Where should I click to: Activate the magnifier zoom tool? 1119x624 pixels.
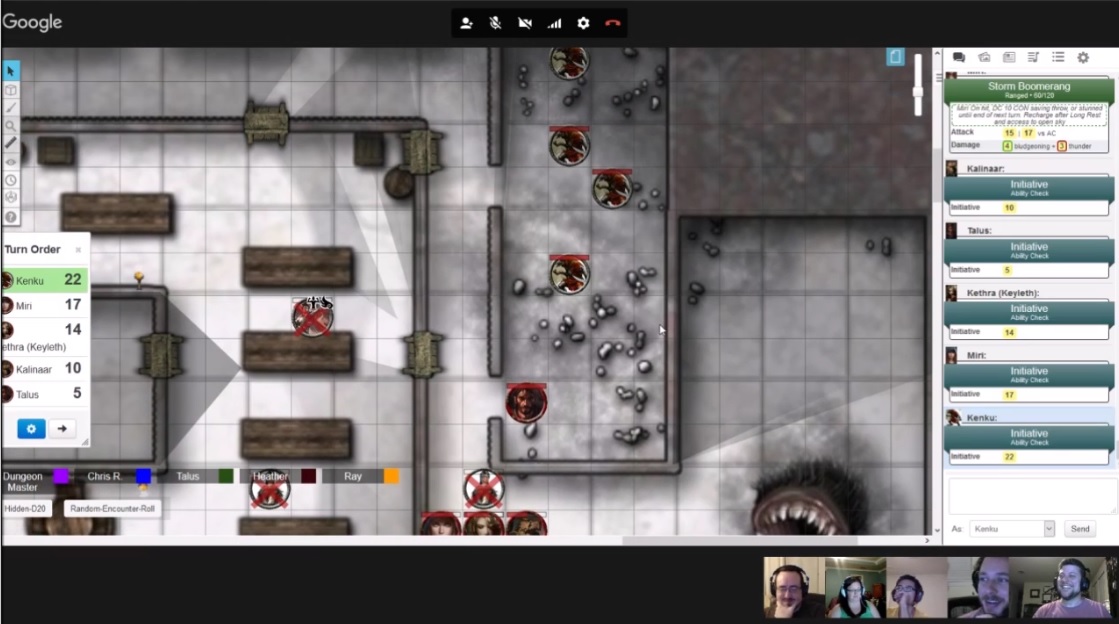11,125
